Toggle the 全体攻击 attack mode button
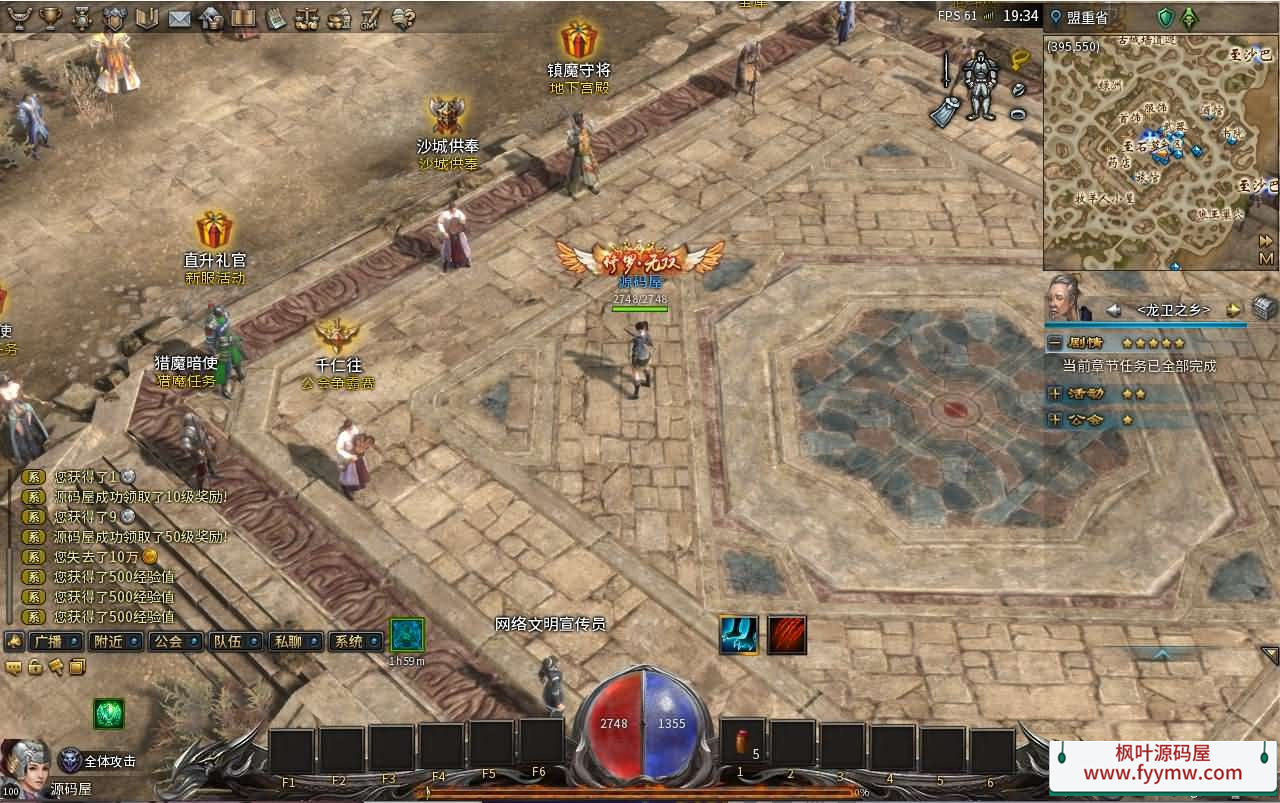This screenshot has width=1280, height=803. tap(100, 761)
